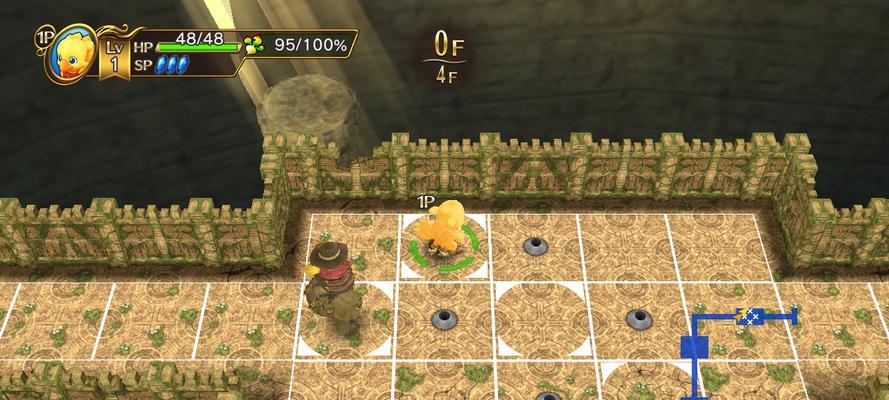Viewport: 889px width, 400px height.
Task: Select the Lv 1 level badge
Action: click(x=113, y=56)
